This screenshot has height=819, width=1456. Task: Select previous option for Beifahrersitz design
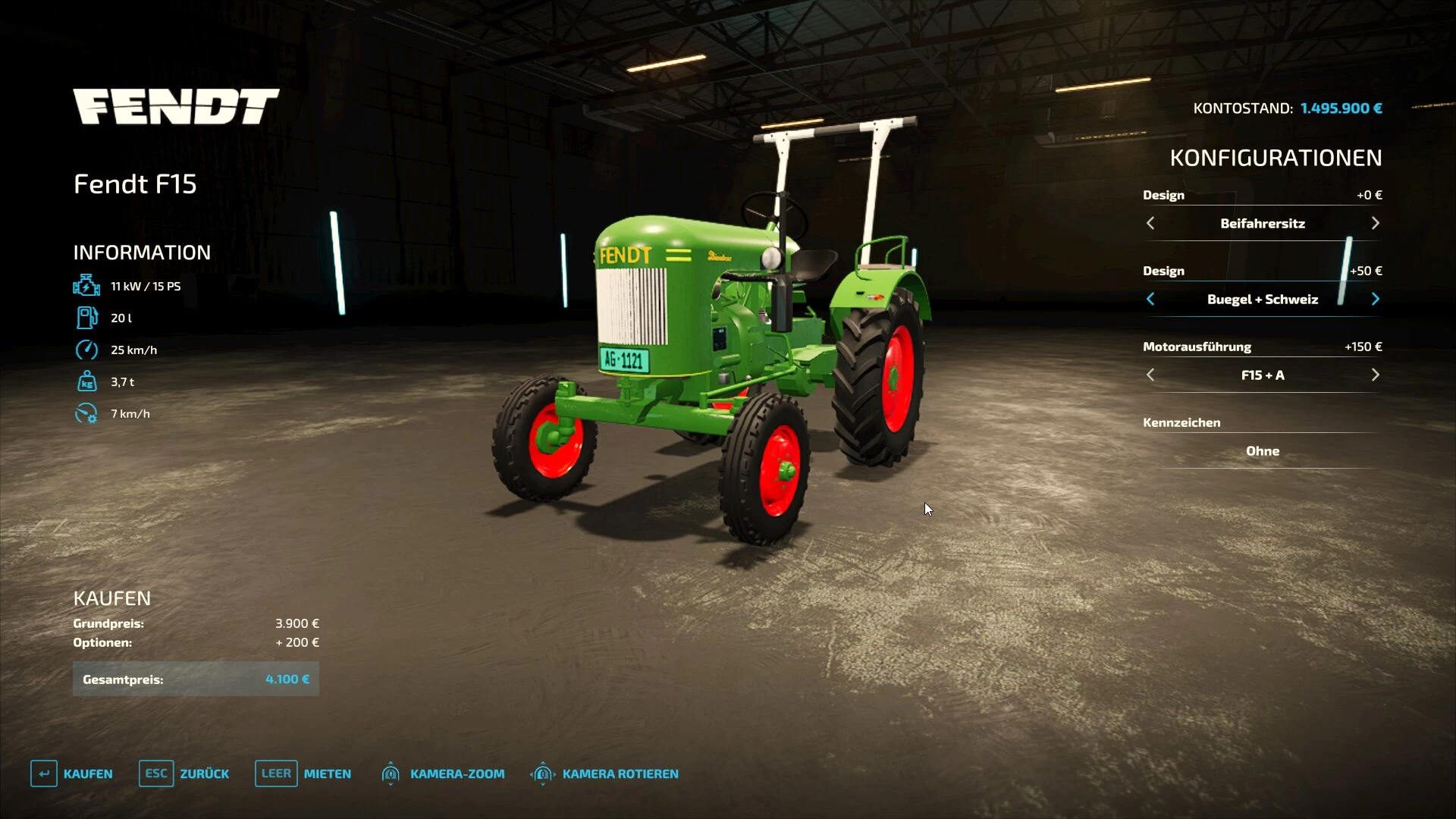pos(1150,223)
